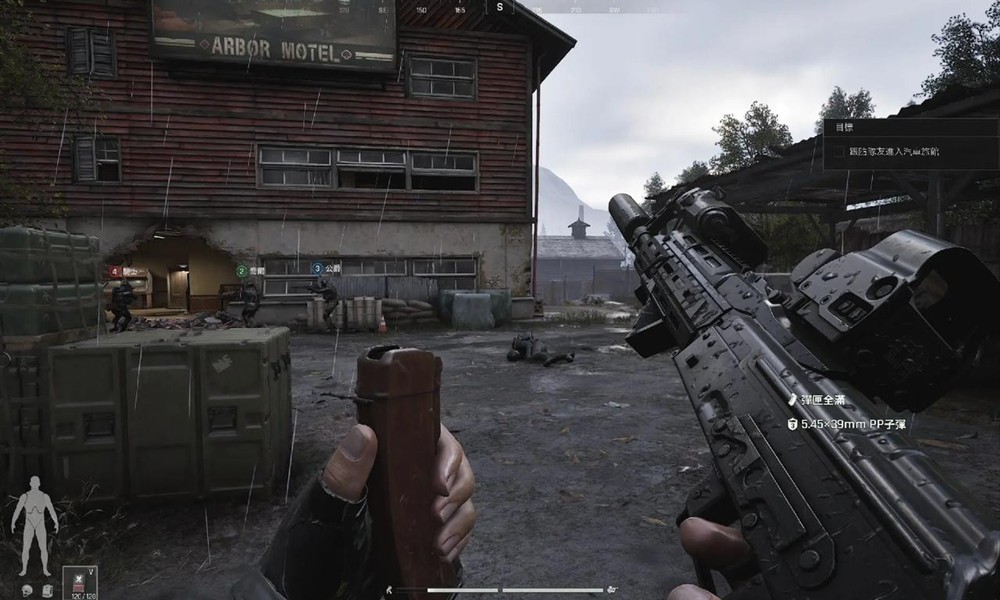Screen dimensions: 1000x600
Task: Select the green squad marker number 2
Action: tap(241, 270)
